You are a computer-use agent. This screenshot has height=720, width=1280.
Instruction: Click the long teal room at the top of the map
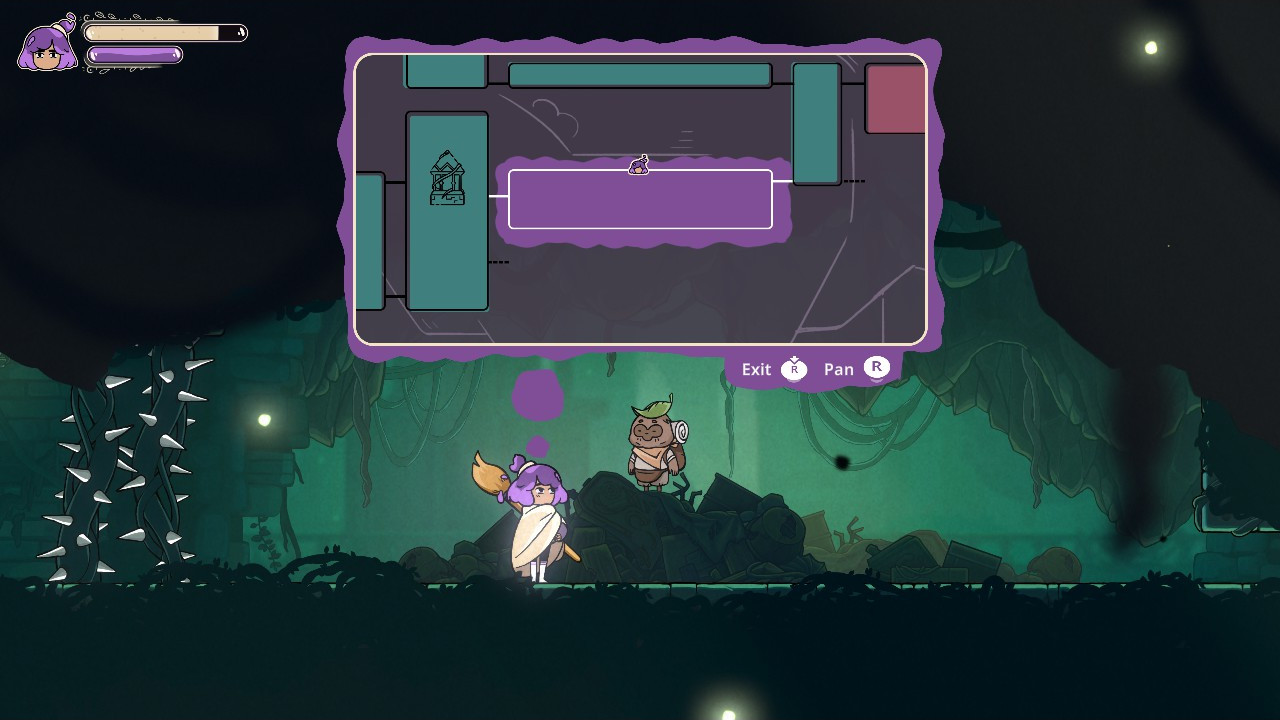click(x=638, y=73)
